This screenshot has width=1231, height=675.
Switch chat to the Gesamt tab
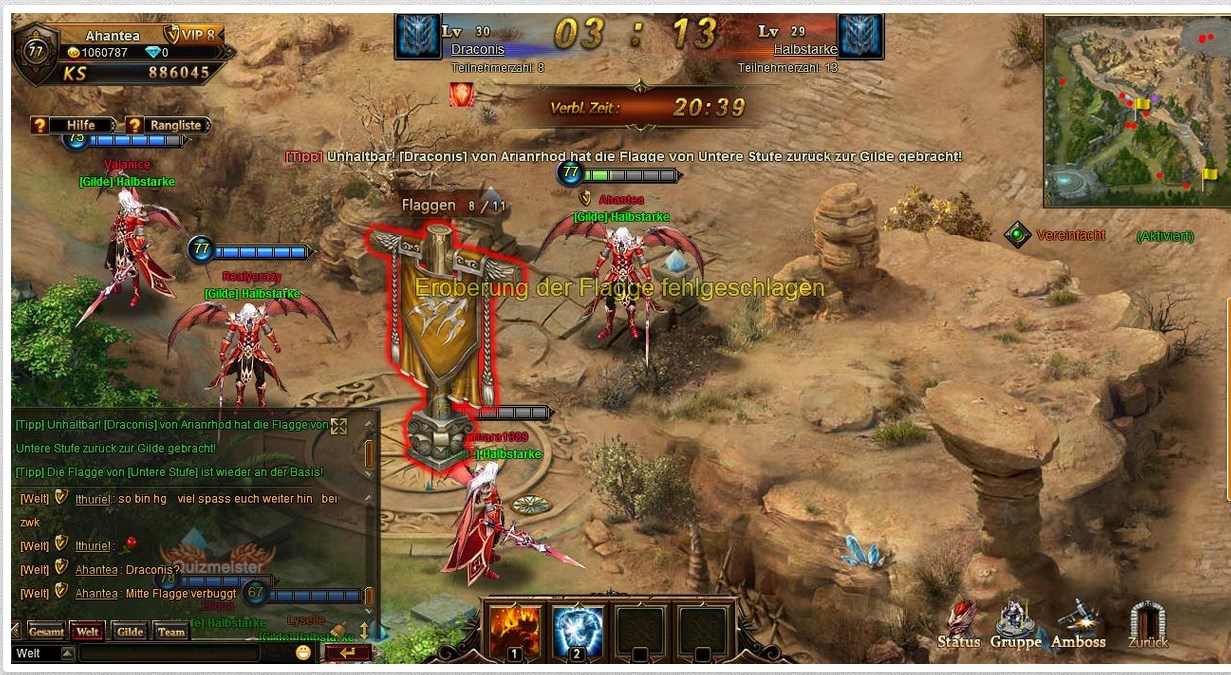point(47,632)
